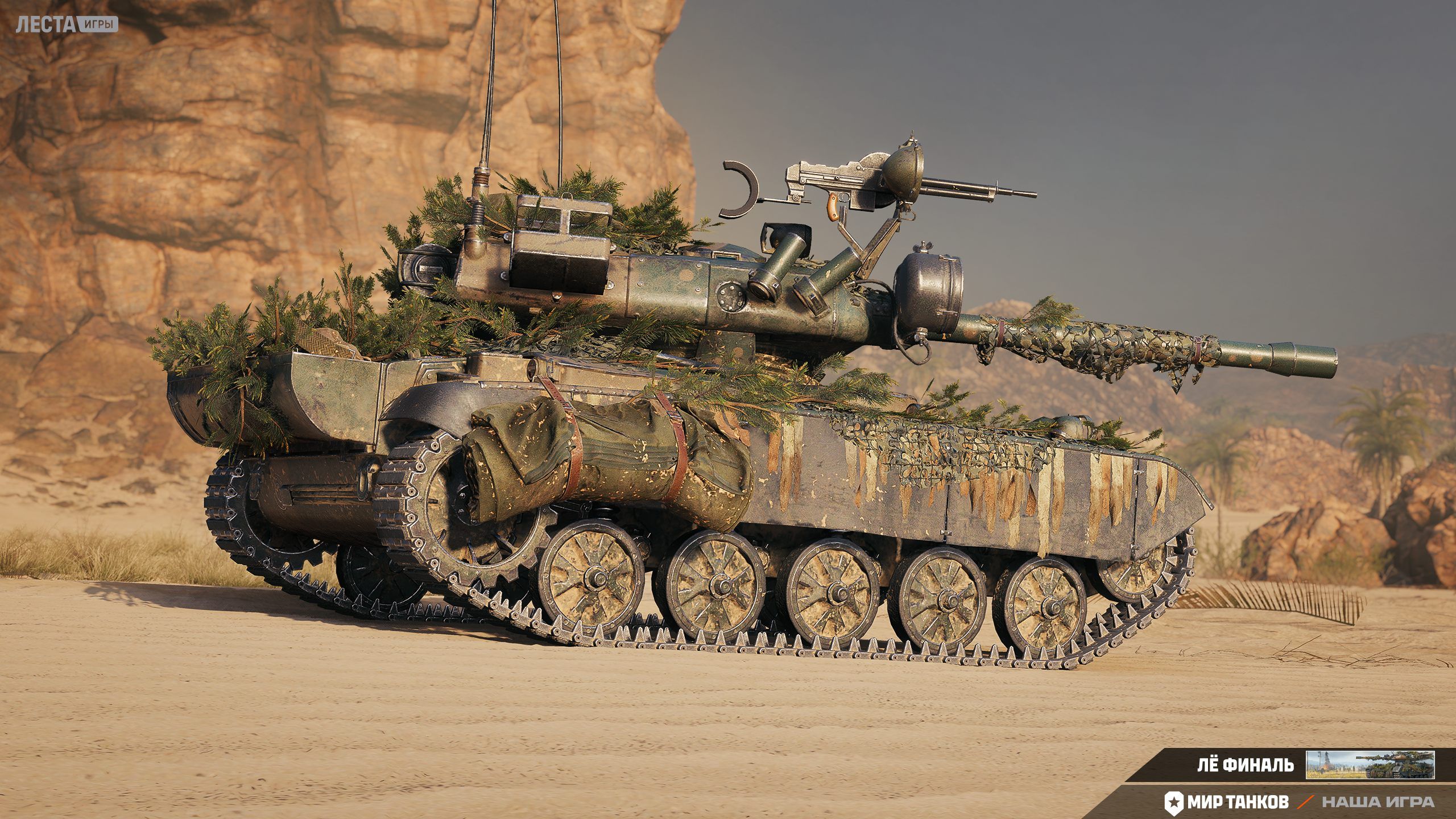Click the Лё Финаль style thumbnail

pos(1370,764)
